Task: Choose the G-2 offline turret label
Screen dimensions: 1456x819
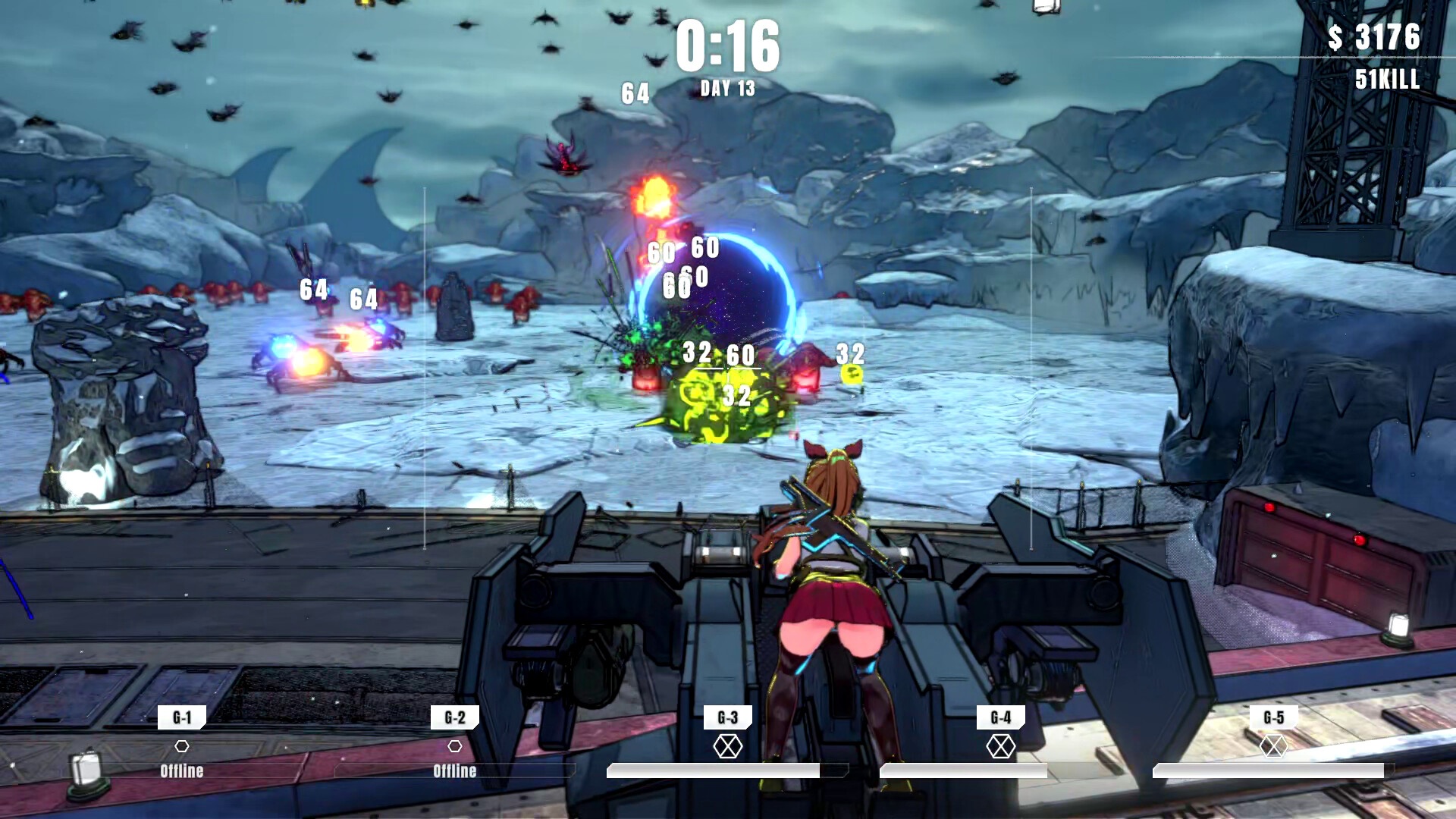Action: 455,717
